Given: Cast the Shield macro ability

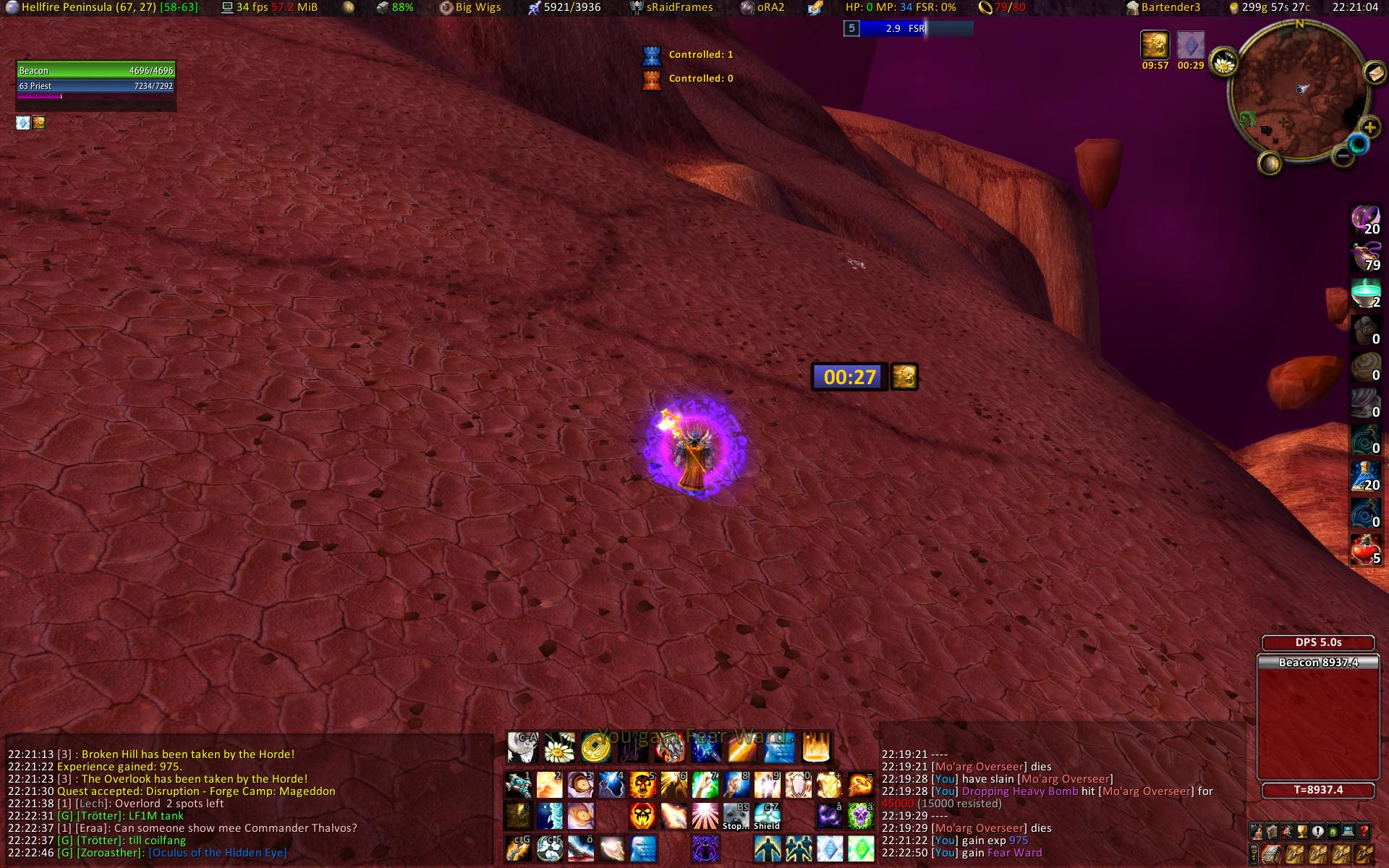Looking at the screenshot, I should pyautogui.click(x=767, y=816).
